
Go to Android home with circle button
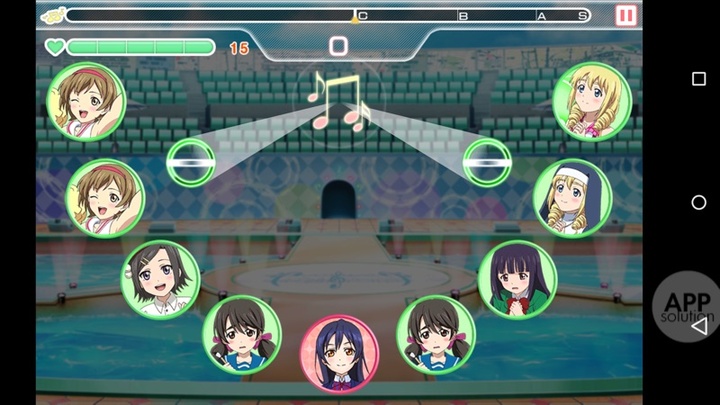(698, 202)
